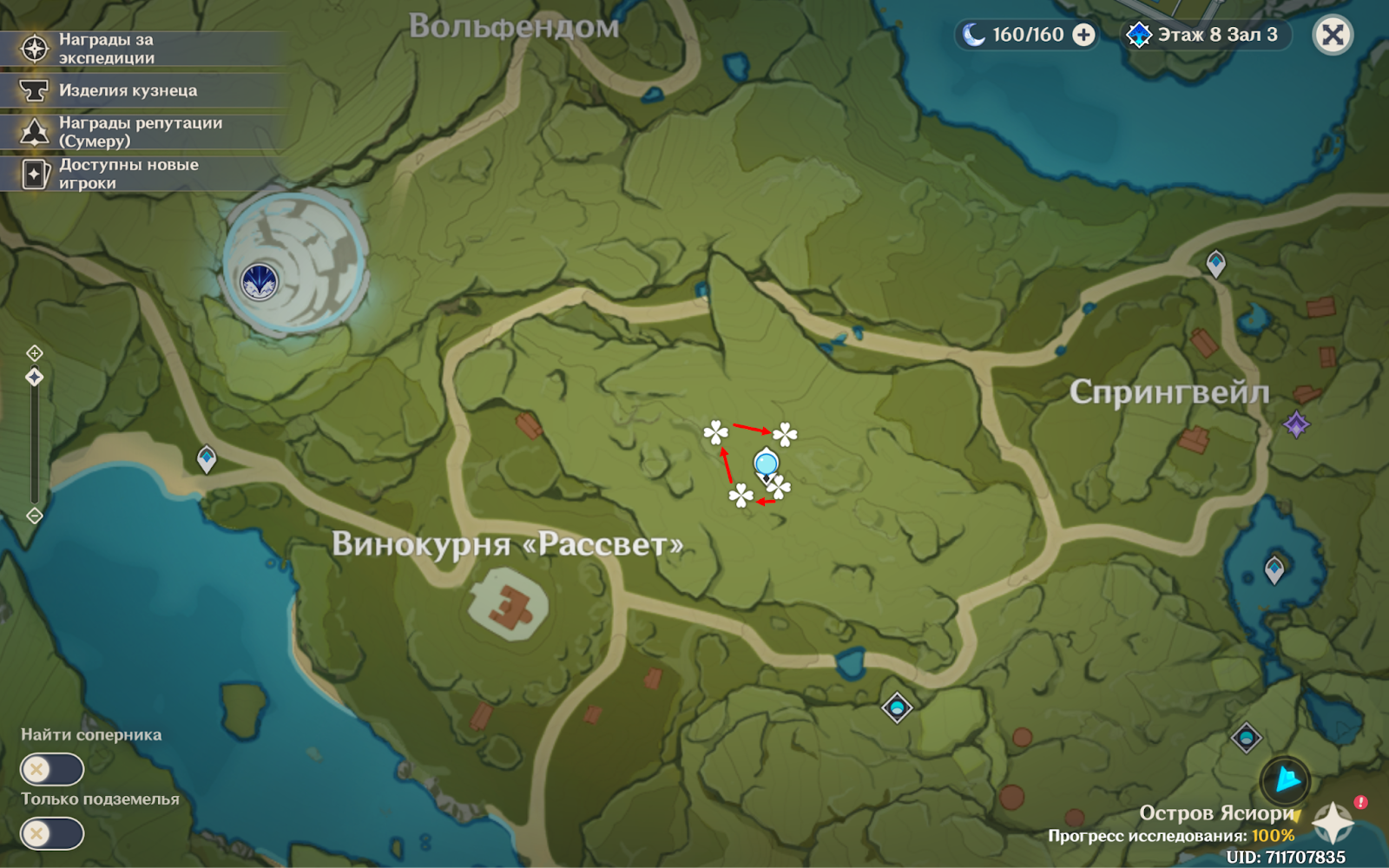Close the map with the X button
1389x868 pixels.
coord(1333,35)
